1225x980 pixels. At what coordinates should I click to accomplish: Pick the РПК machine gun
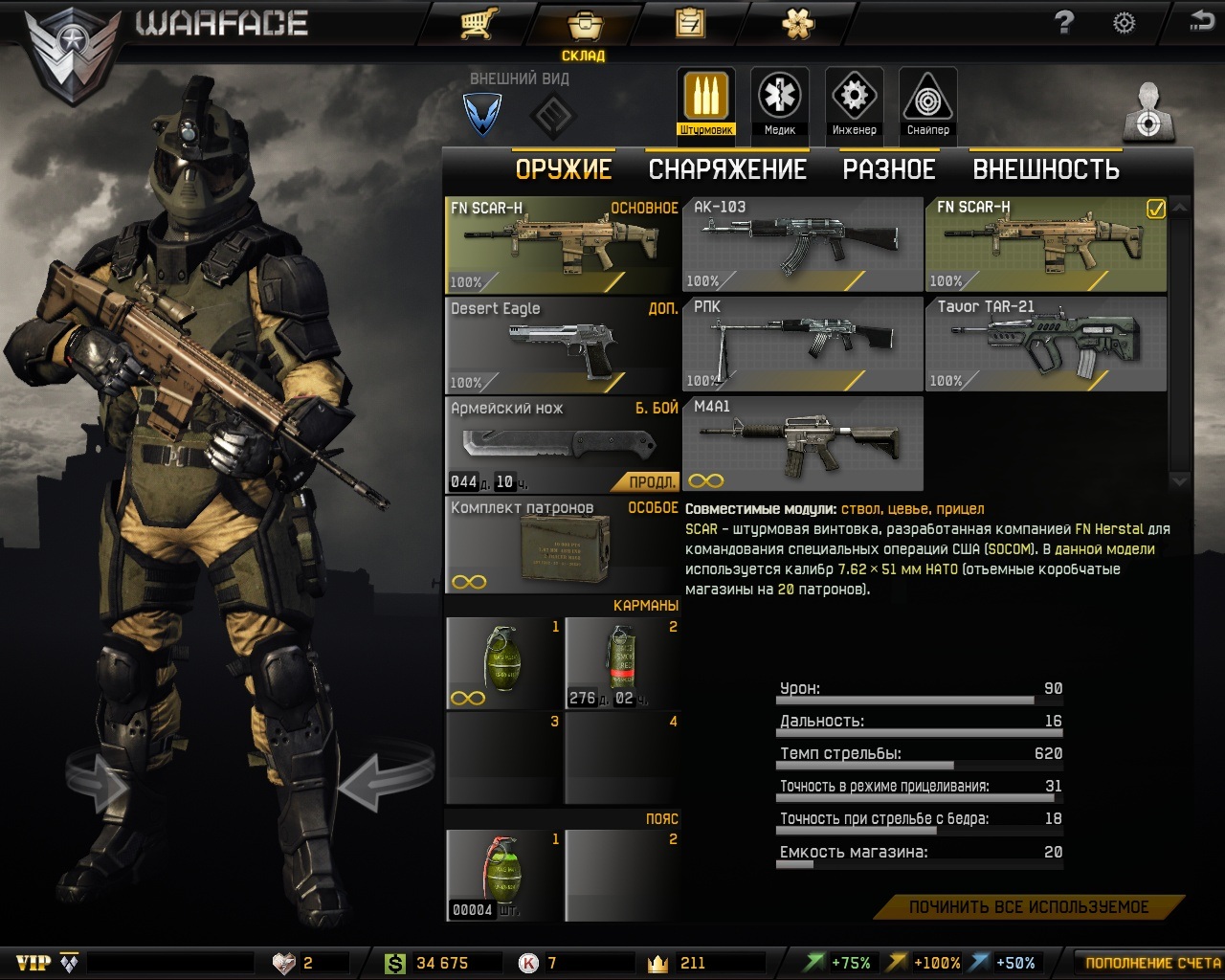(x=802, y=344)
